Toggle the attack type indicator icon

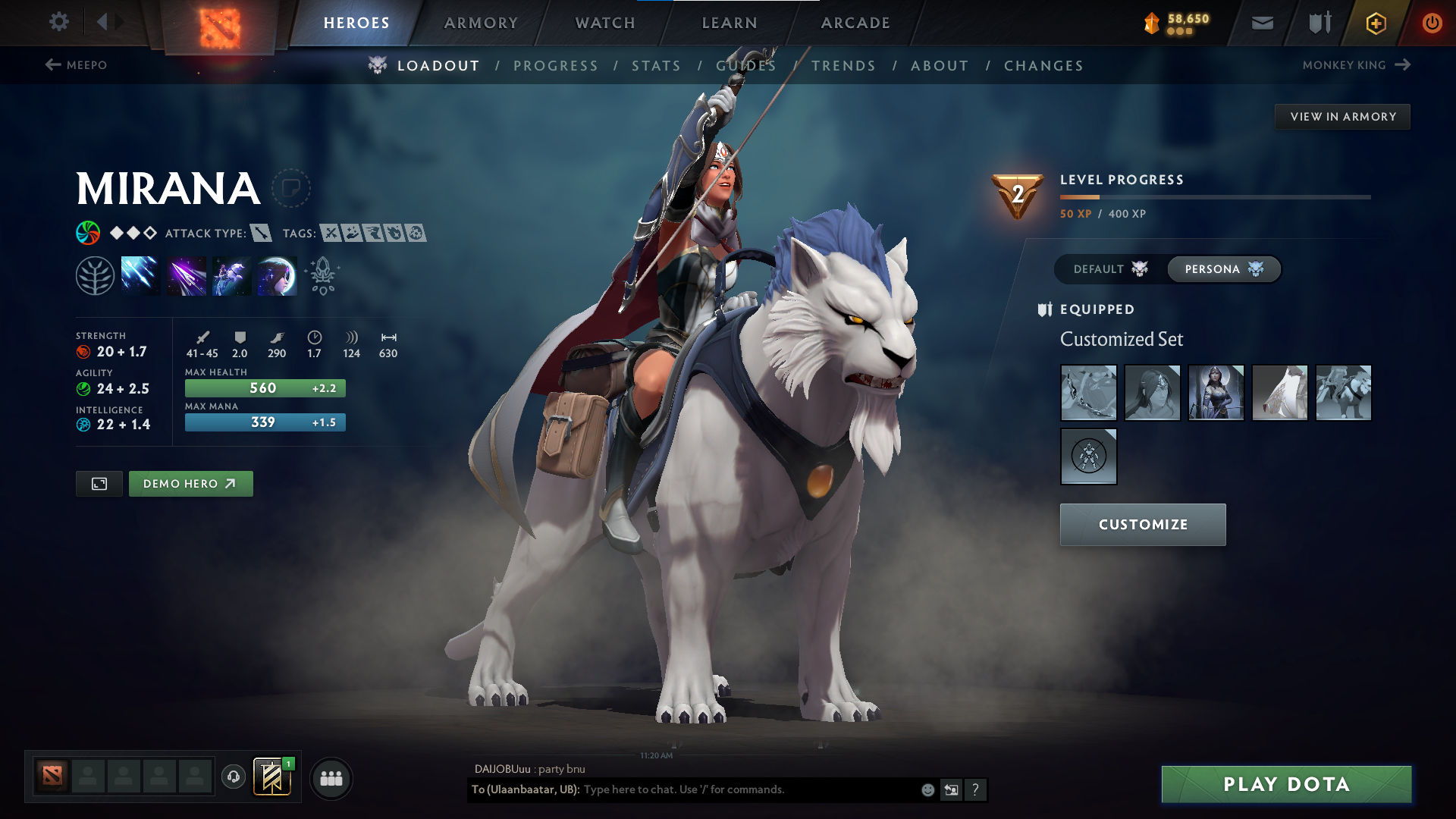[x=261, y=234]
